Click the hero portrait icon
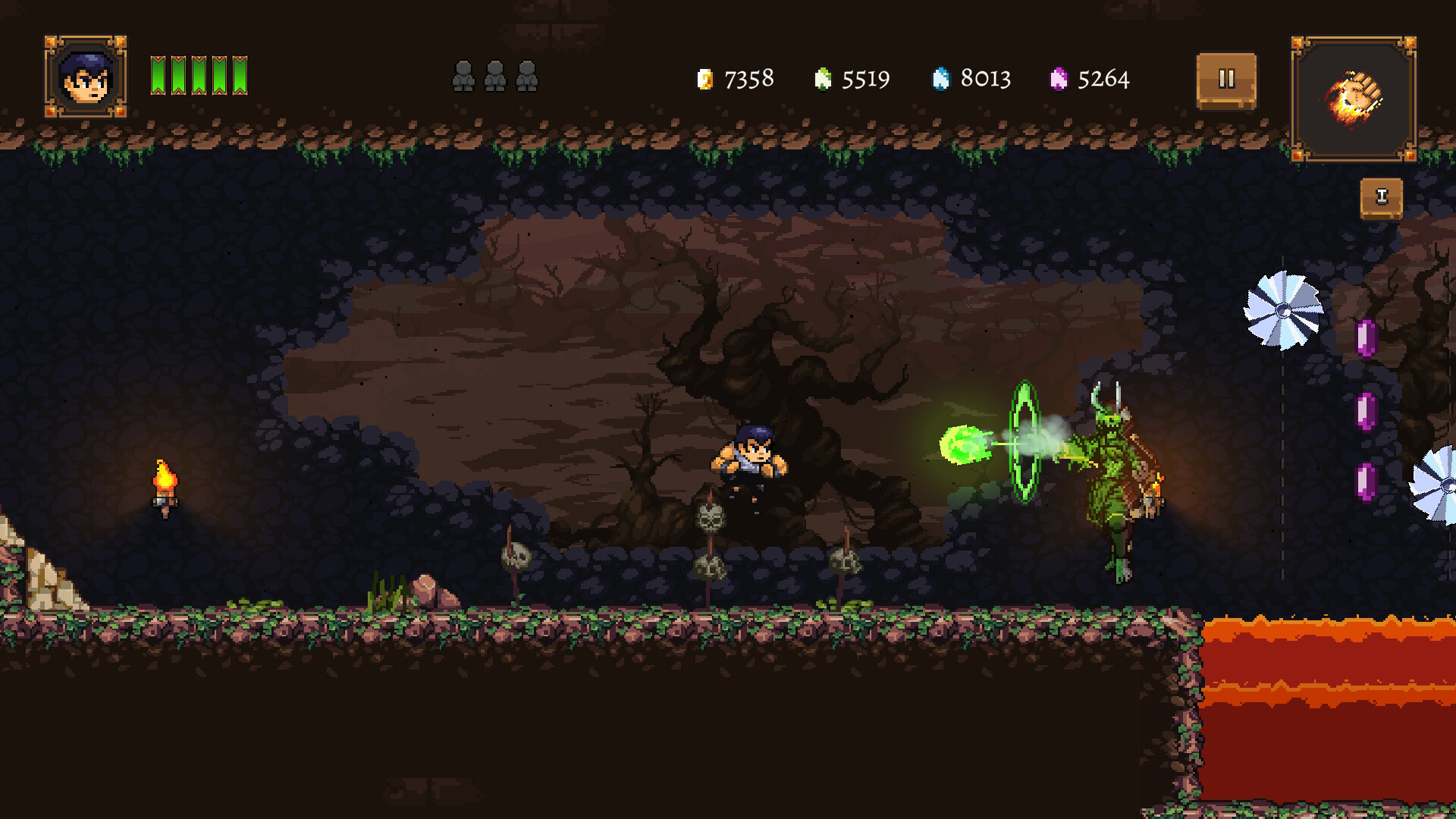Image resolution: width=1456 pixels, height=819 pixels. coord(86,77)
